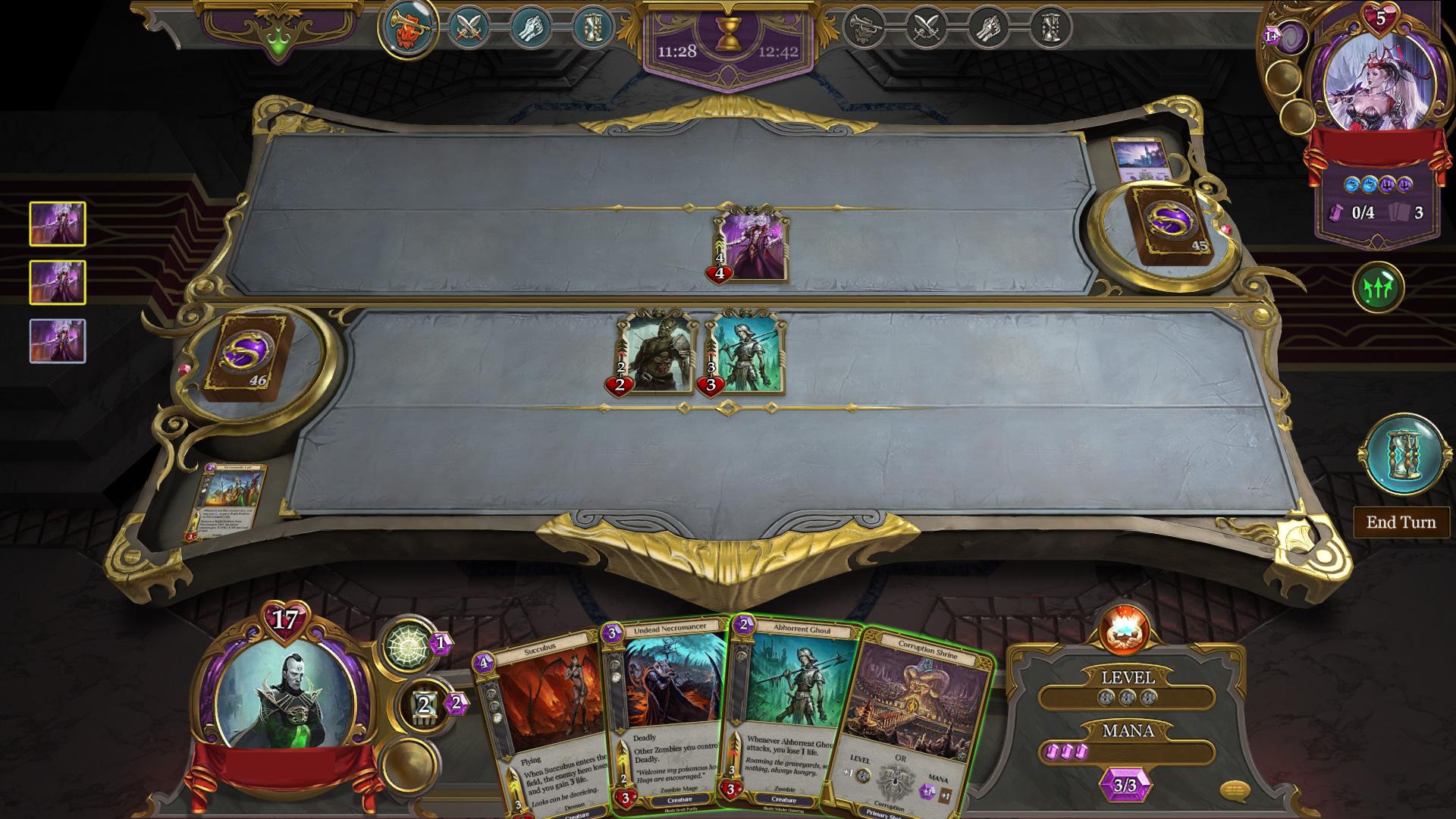Click the top card thumbnail in the history log

58,224
